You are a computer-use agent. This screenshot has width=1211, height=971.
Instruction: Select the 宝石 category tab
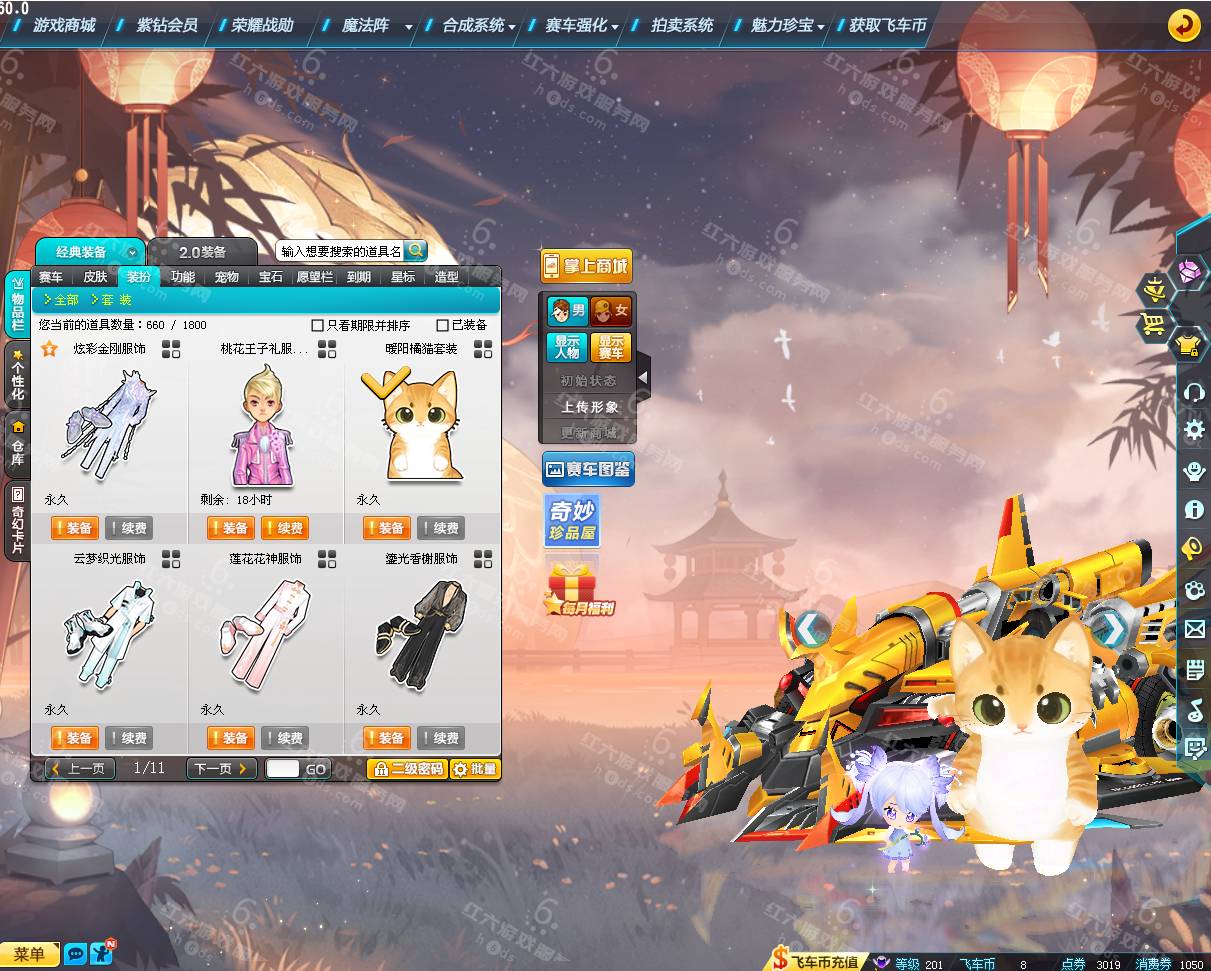[x=271, y=277]
